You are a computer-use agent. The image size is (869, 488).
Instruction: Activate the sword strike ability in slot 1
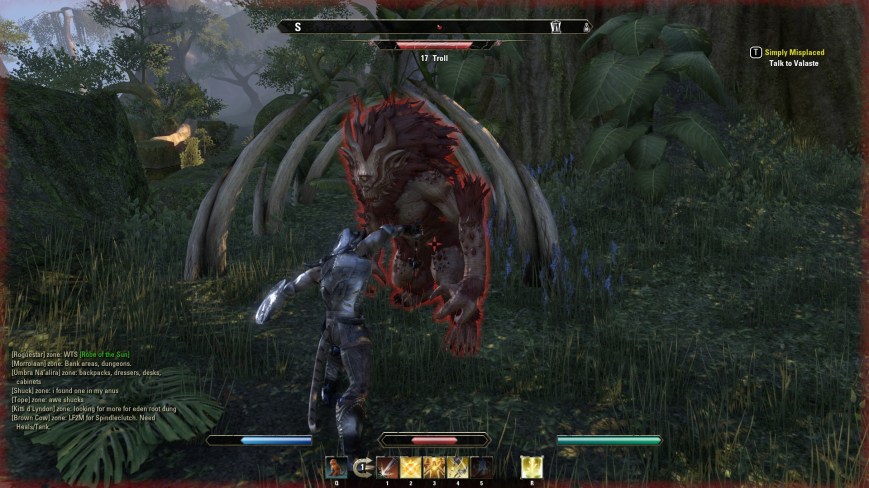(x=387, y=467)
